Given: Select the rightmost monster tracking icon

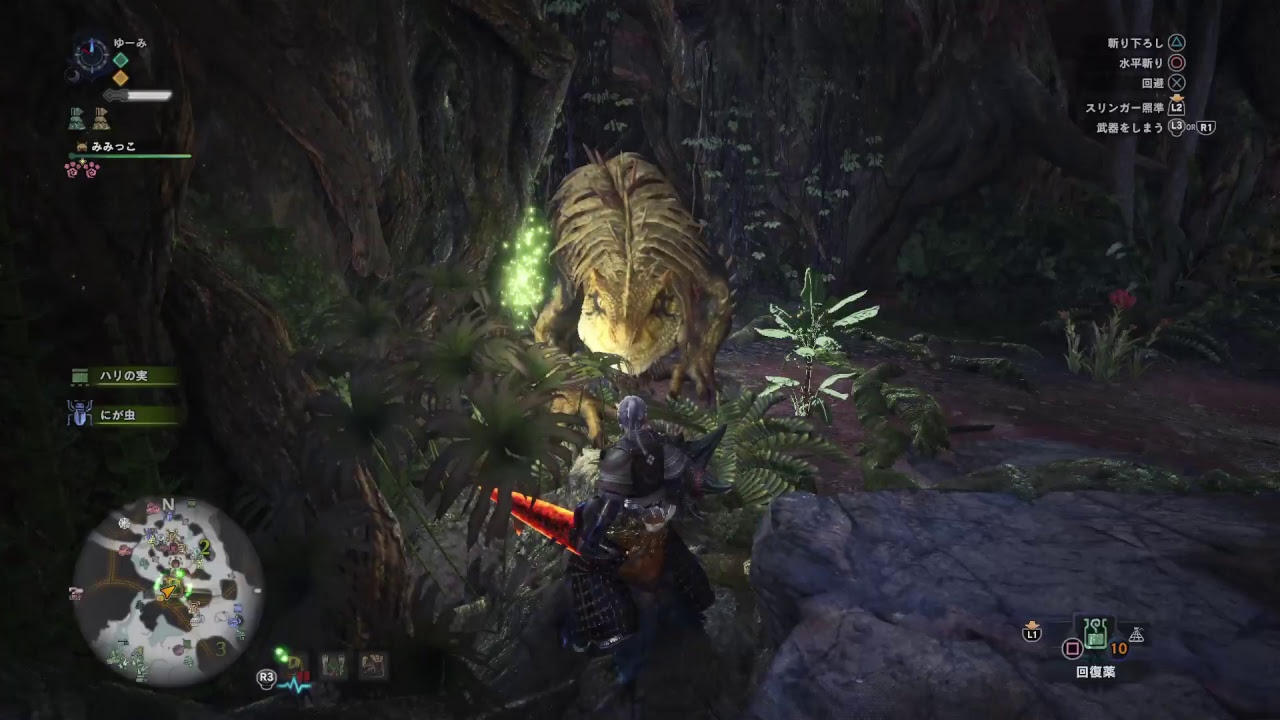Looking at the screenshot, I should pyautogui.click(x=373, y=664).
